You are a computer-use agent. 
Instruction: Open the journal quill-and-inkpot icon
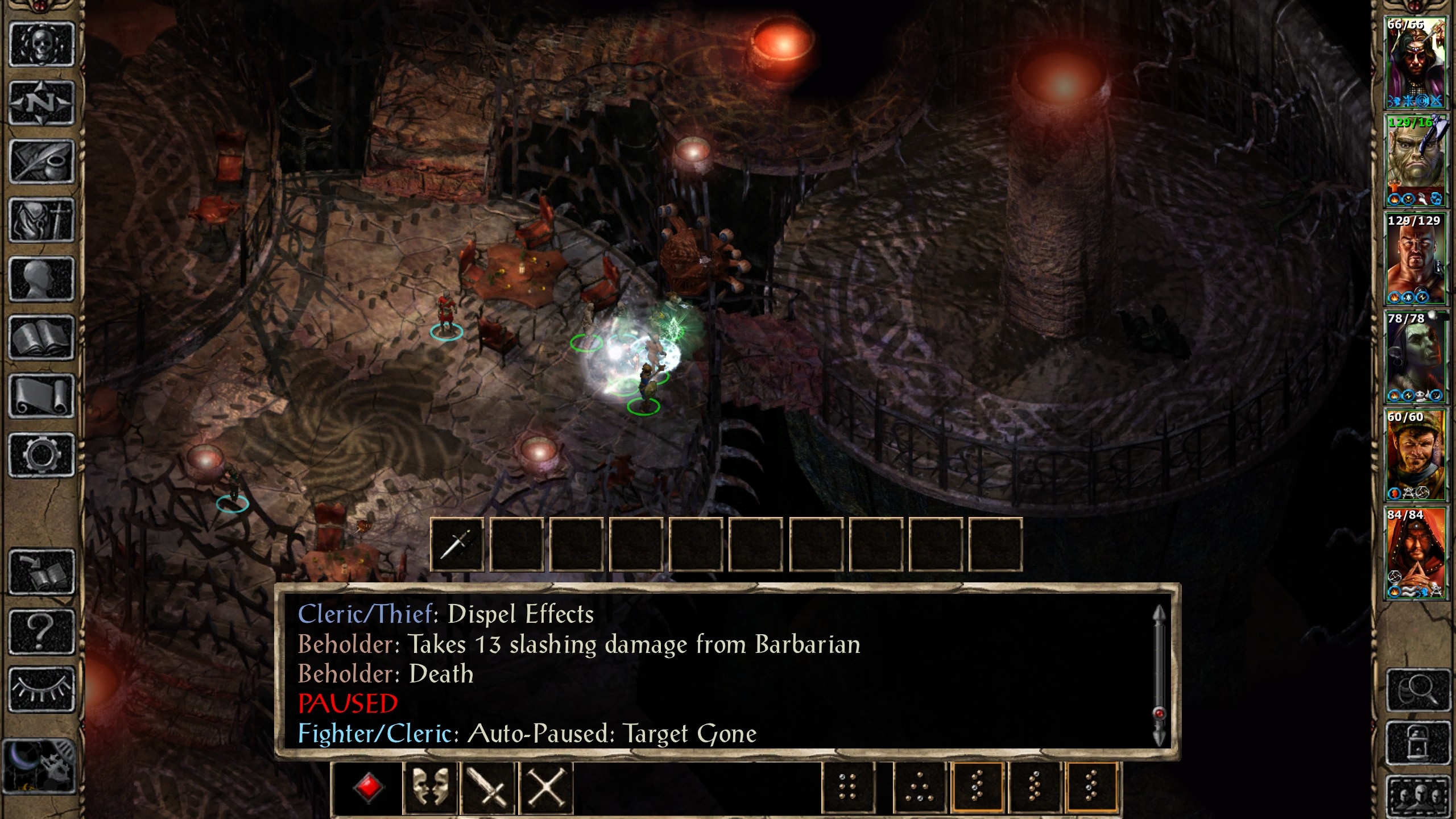42,162
